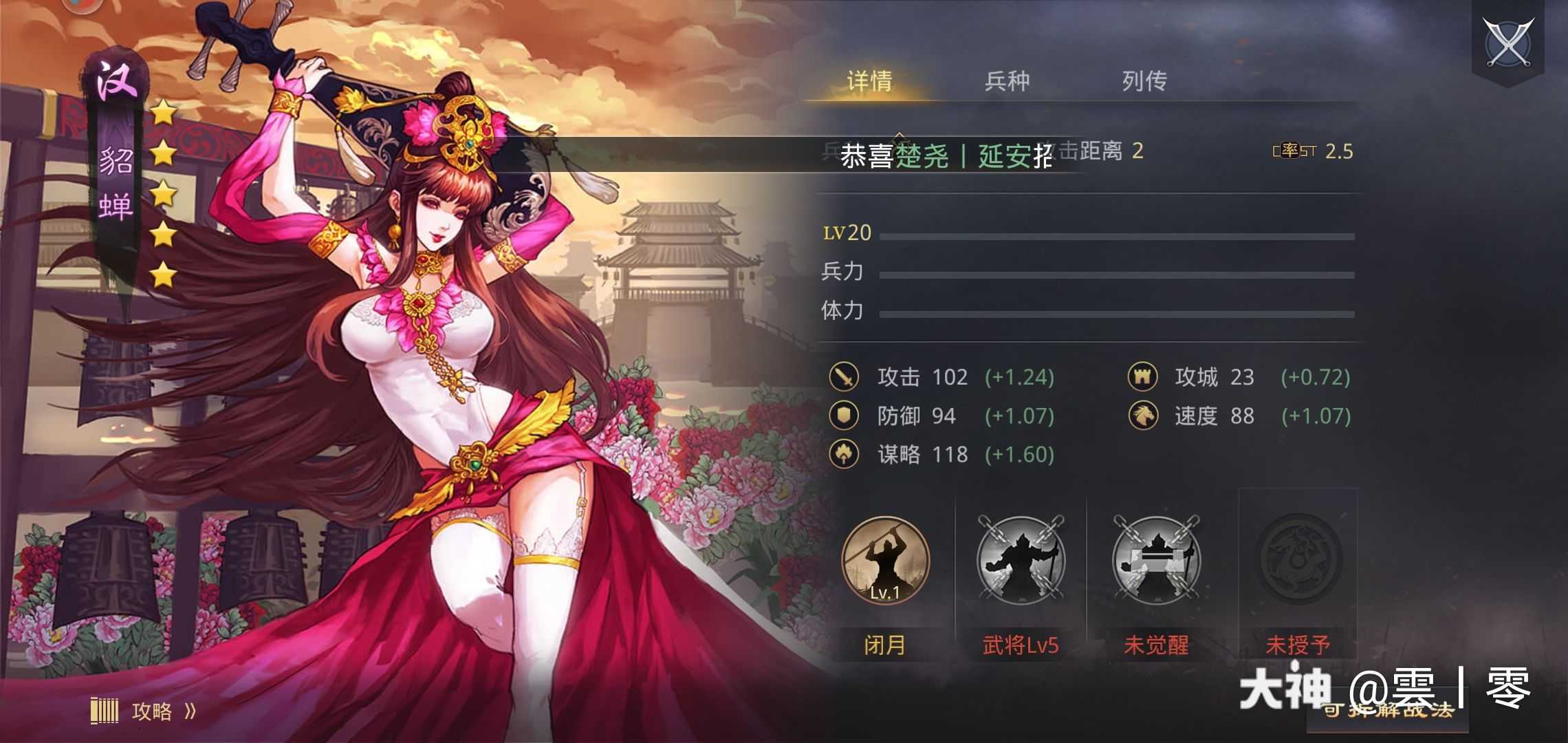
Task: Select the horse icon next to 速度
Action: [1143, 416]
